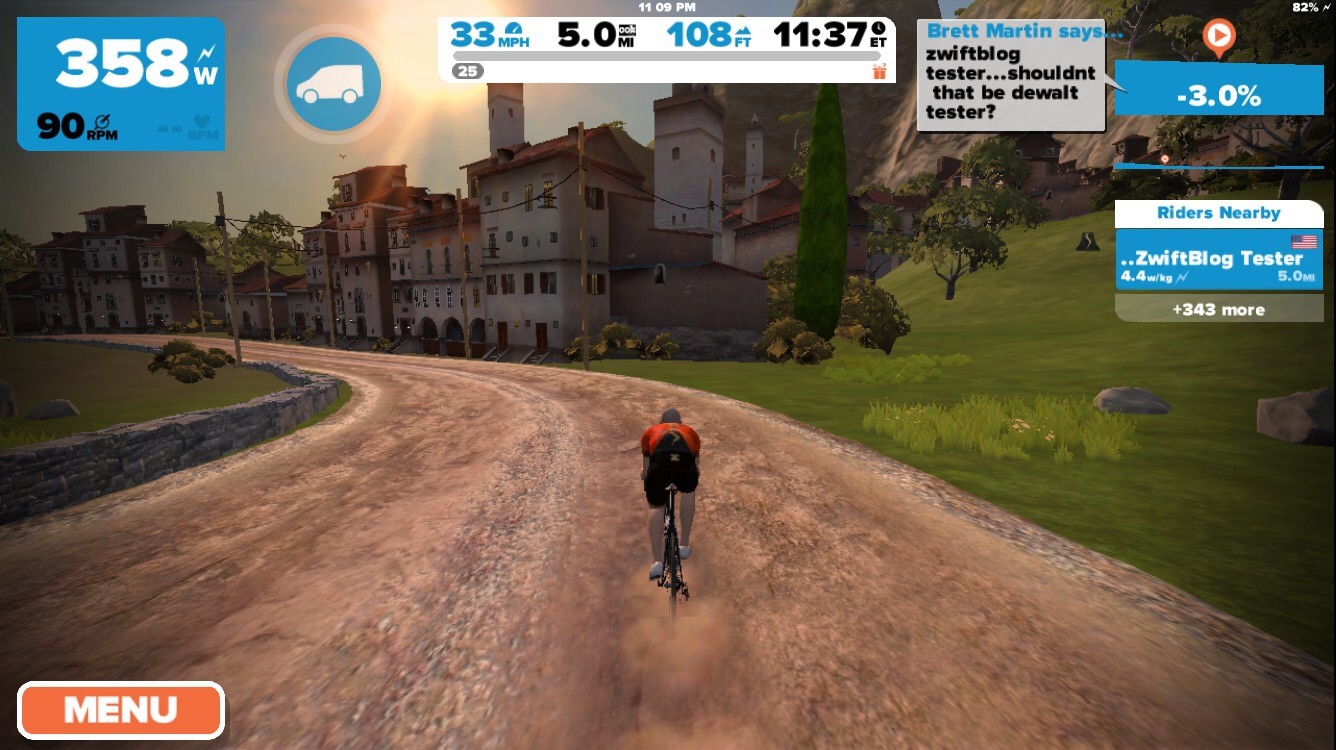Viewport: 1336px width, 750px height.
Task: Open the orange MENU button
Action: coord(120,710)
